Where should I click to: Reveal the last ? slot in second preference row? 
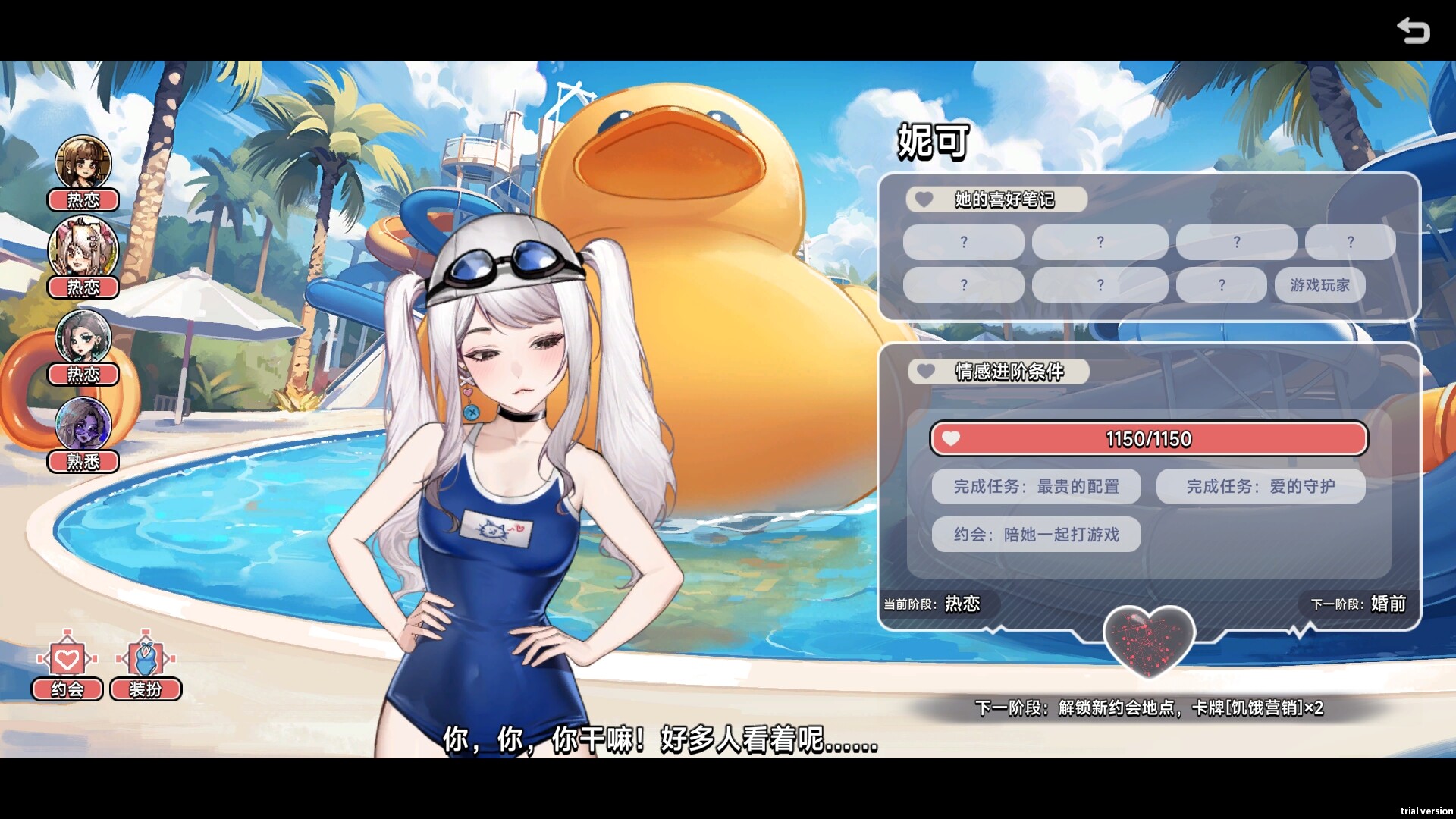coord(1221,285)
